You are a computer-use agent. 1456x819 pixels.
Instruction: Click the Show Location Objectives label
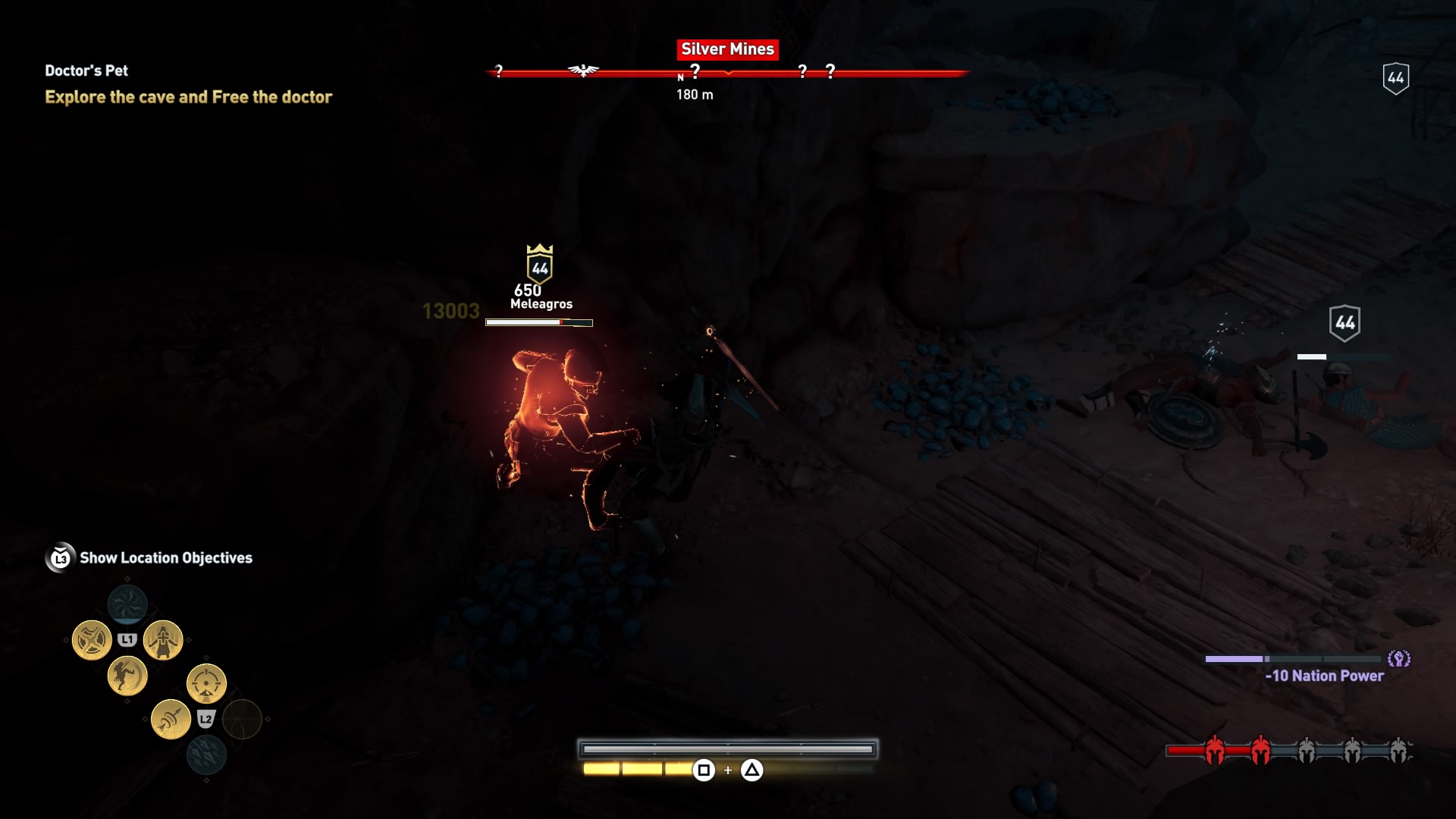coord(168,558)
